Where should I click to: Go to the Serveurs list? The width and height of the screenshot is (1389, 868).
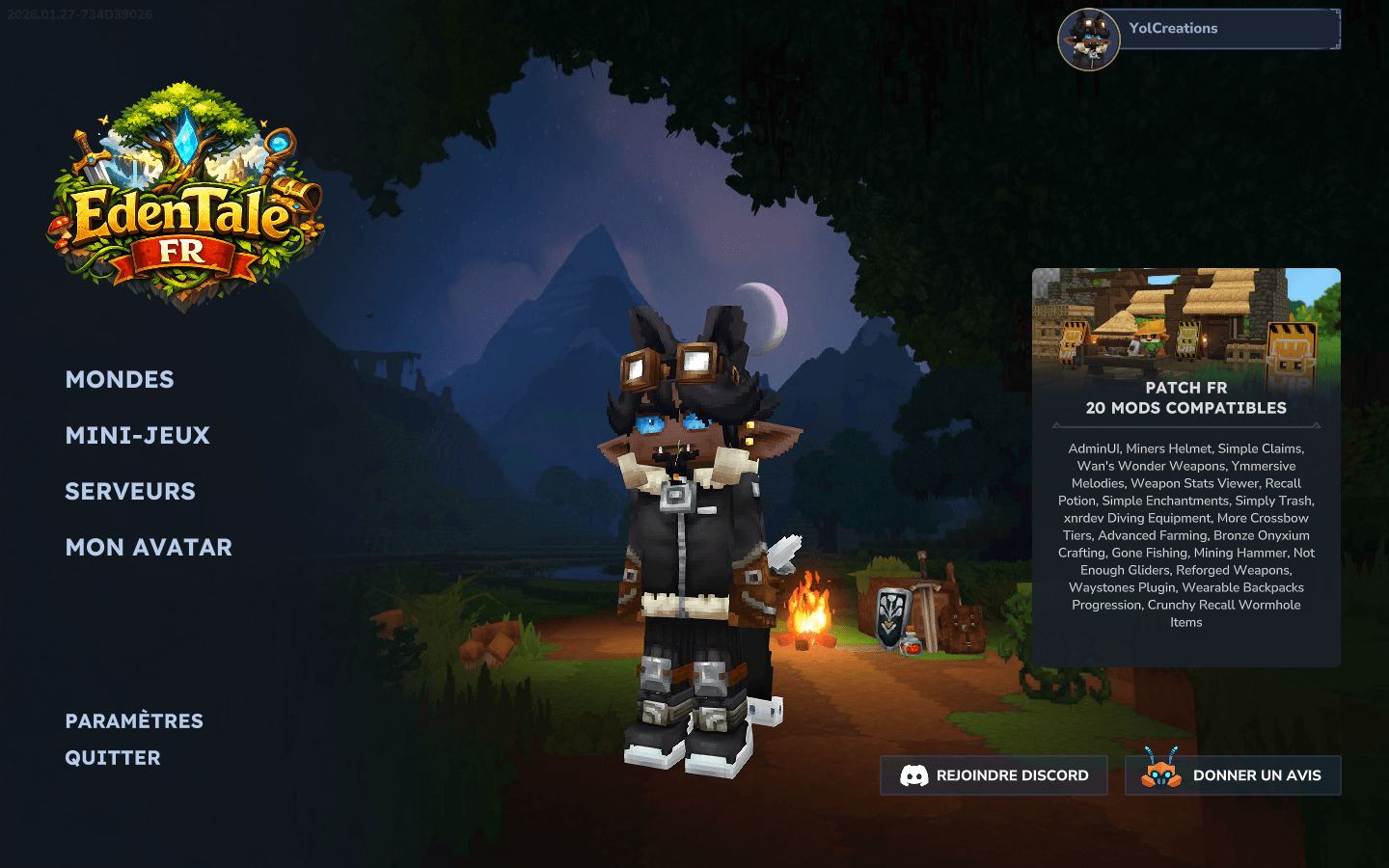coord(130,492)
